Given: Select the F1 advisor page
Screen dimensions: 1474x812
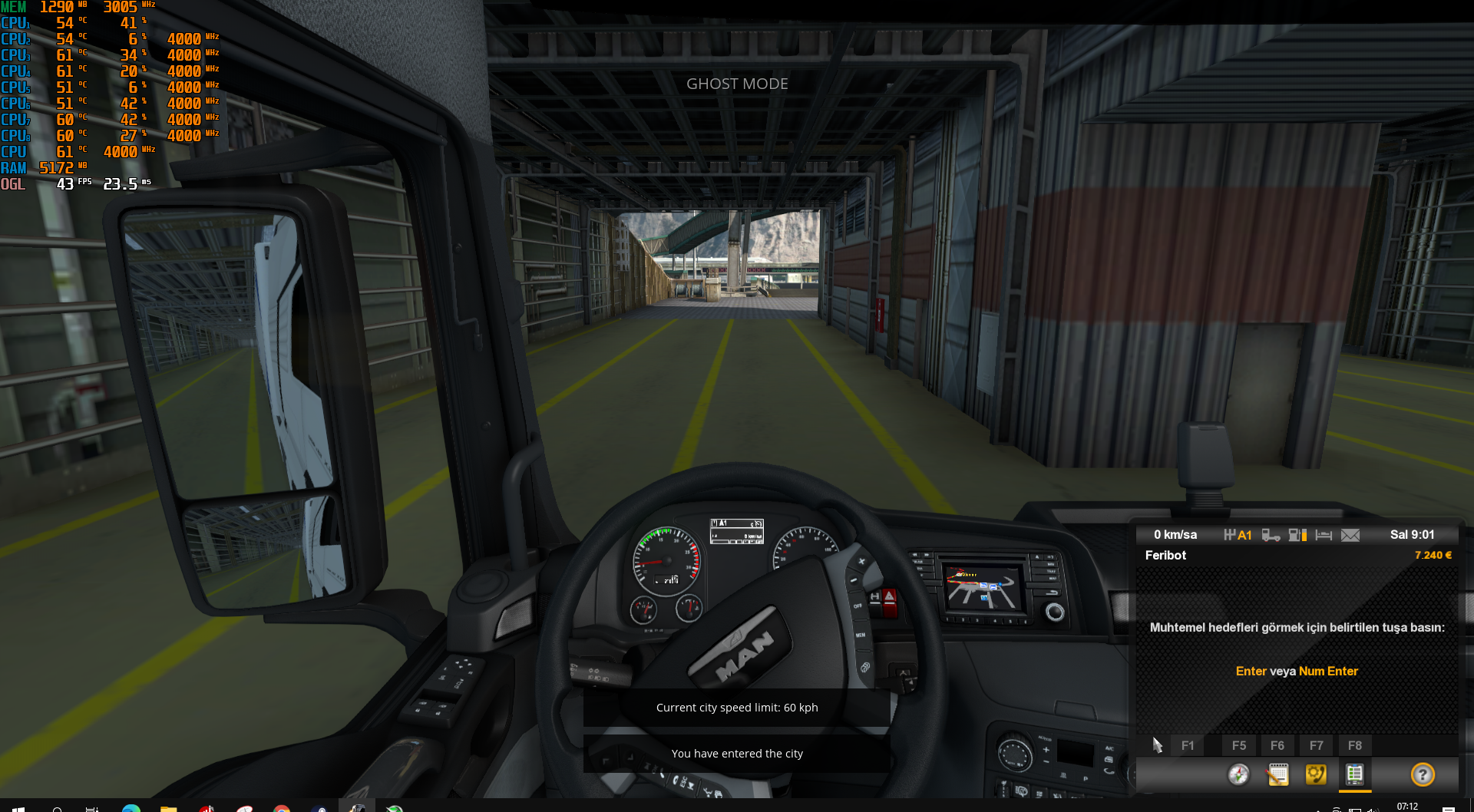Looking at the screenshot, I should click(1188, 745).
